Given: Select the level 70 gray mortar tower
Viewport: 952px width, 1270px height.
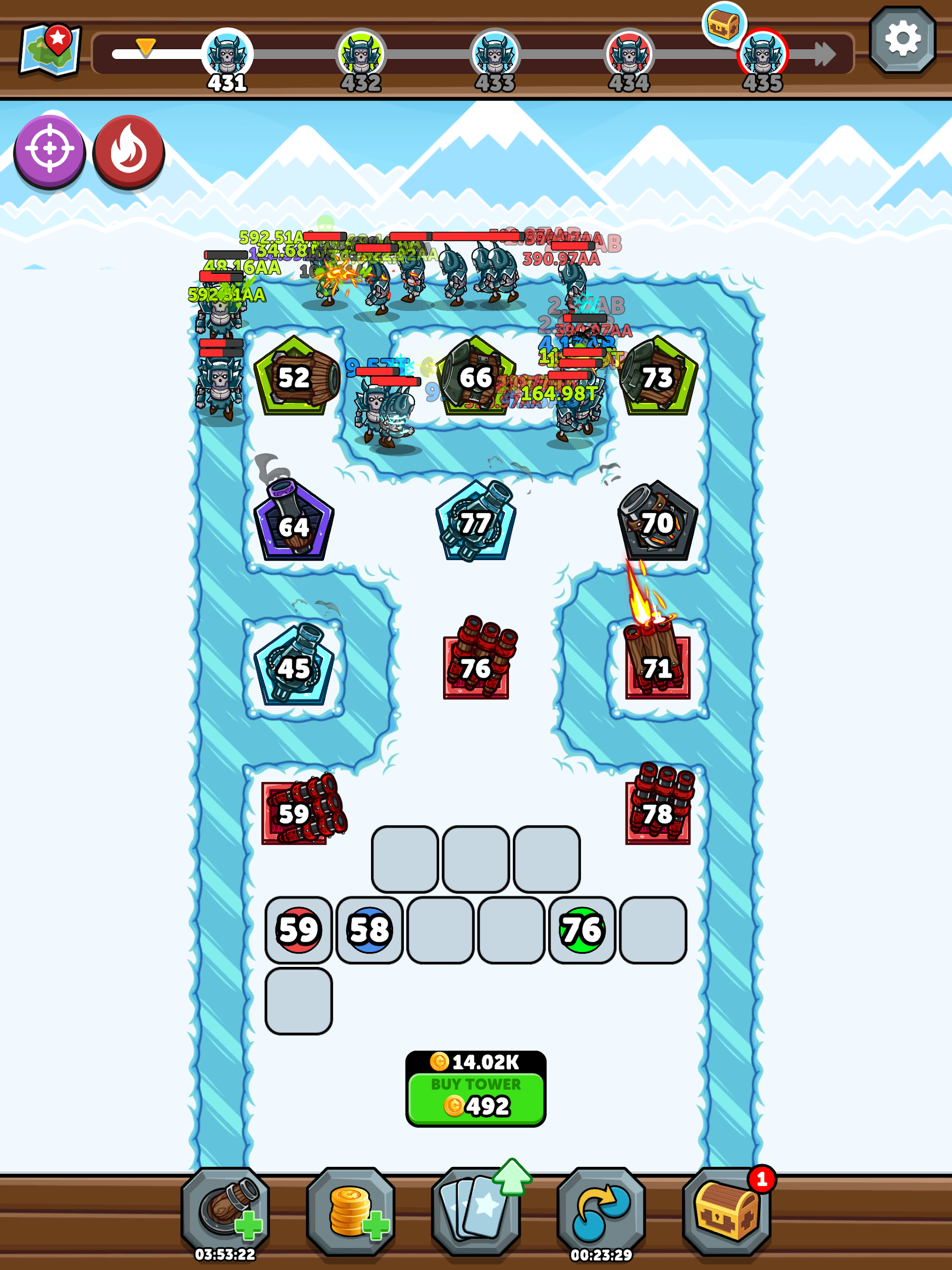Looking at the screenshot, I should 657,522.
